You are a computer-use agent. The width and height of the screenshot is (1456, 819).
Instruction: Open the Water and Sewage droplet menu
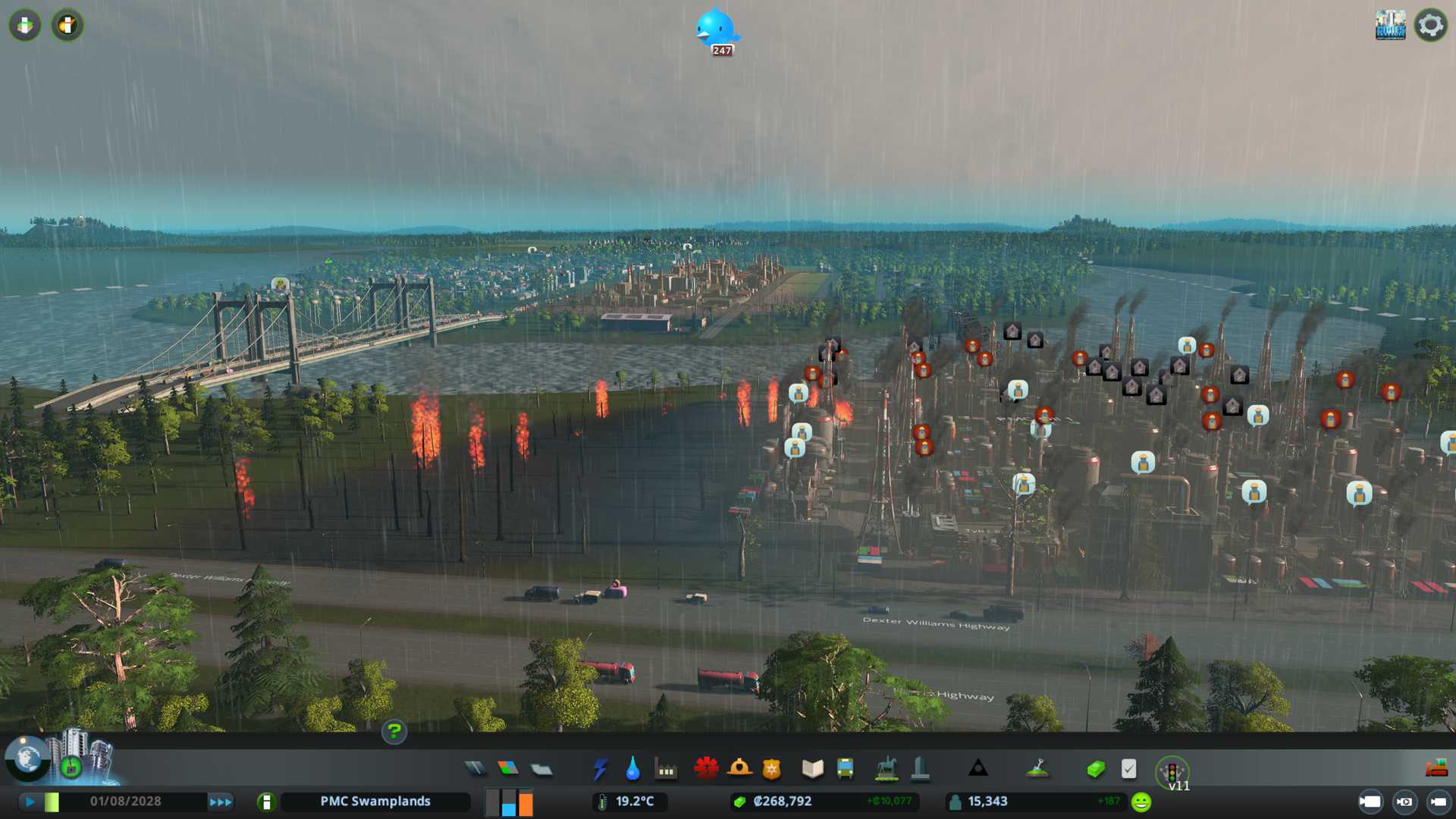coord(632,769)
